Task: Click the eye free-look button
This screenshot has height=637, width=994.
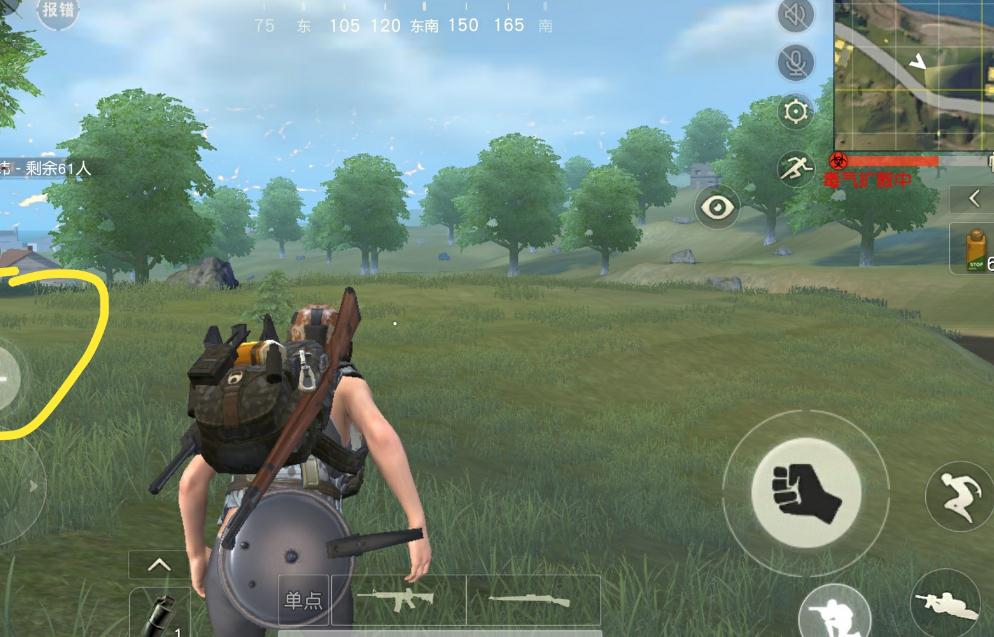Action: click(x=717, y=207)
